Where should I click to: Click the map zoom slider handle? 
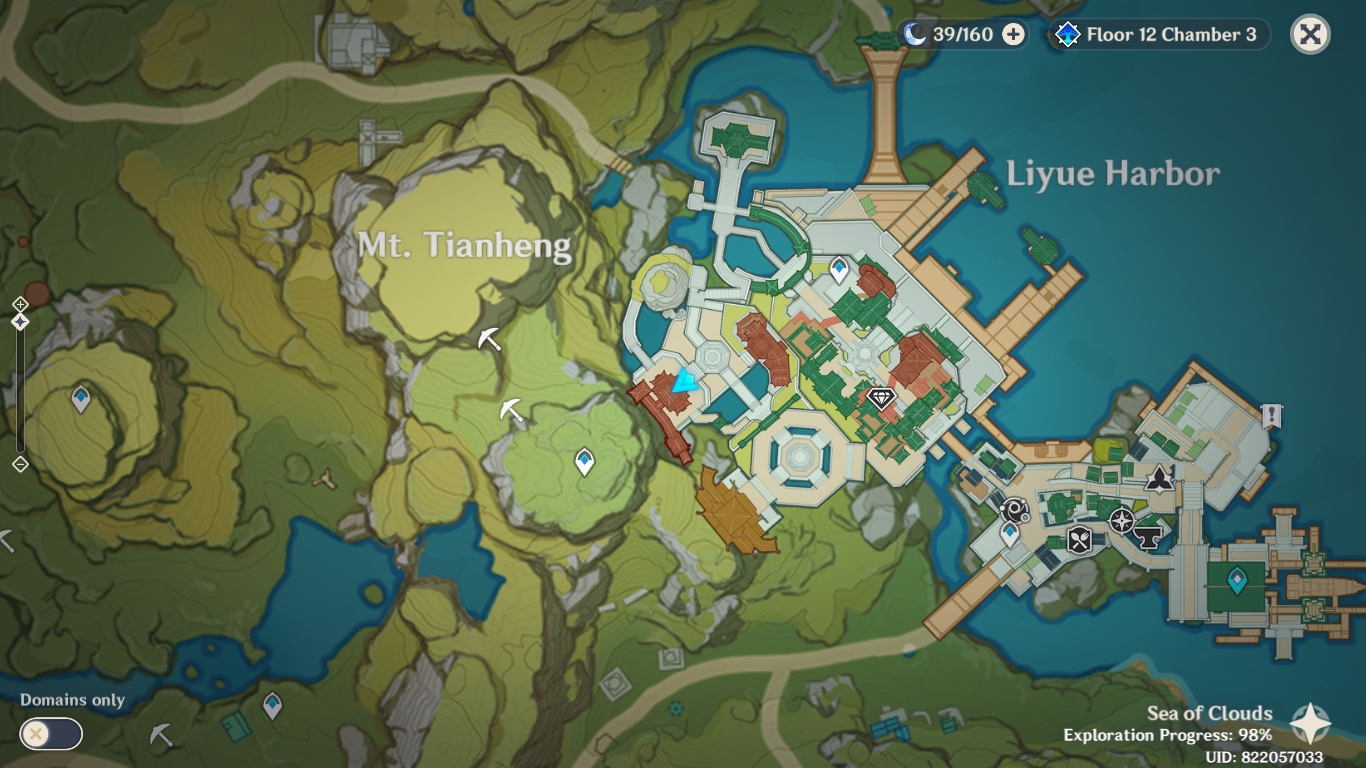[x=20, y=322]
